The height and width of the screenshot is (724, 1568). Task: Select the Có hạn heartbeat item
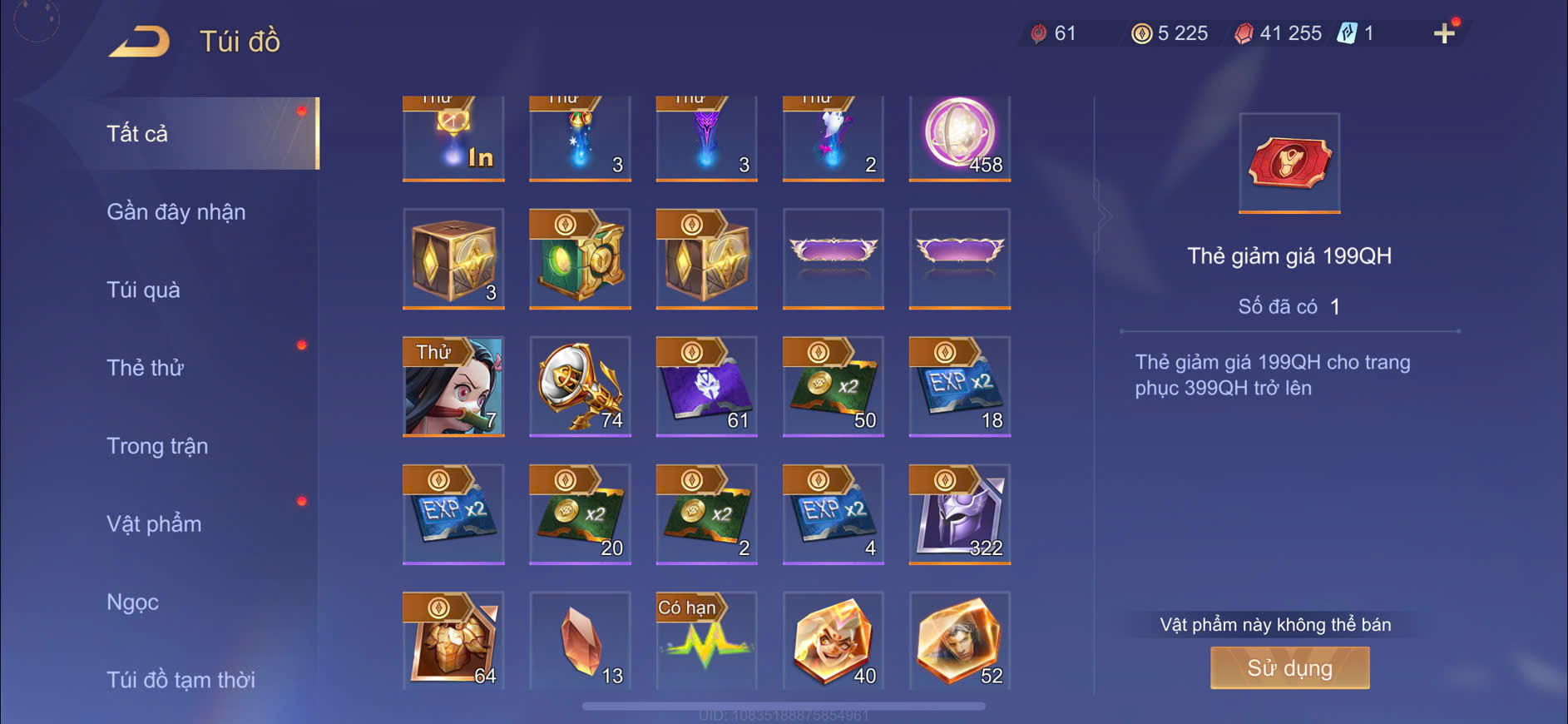tap(706, 641)
